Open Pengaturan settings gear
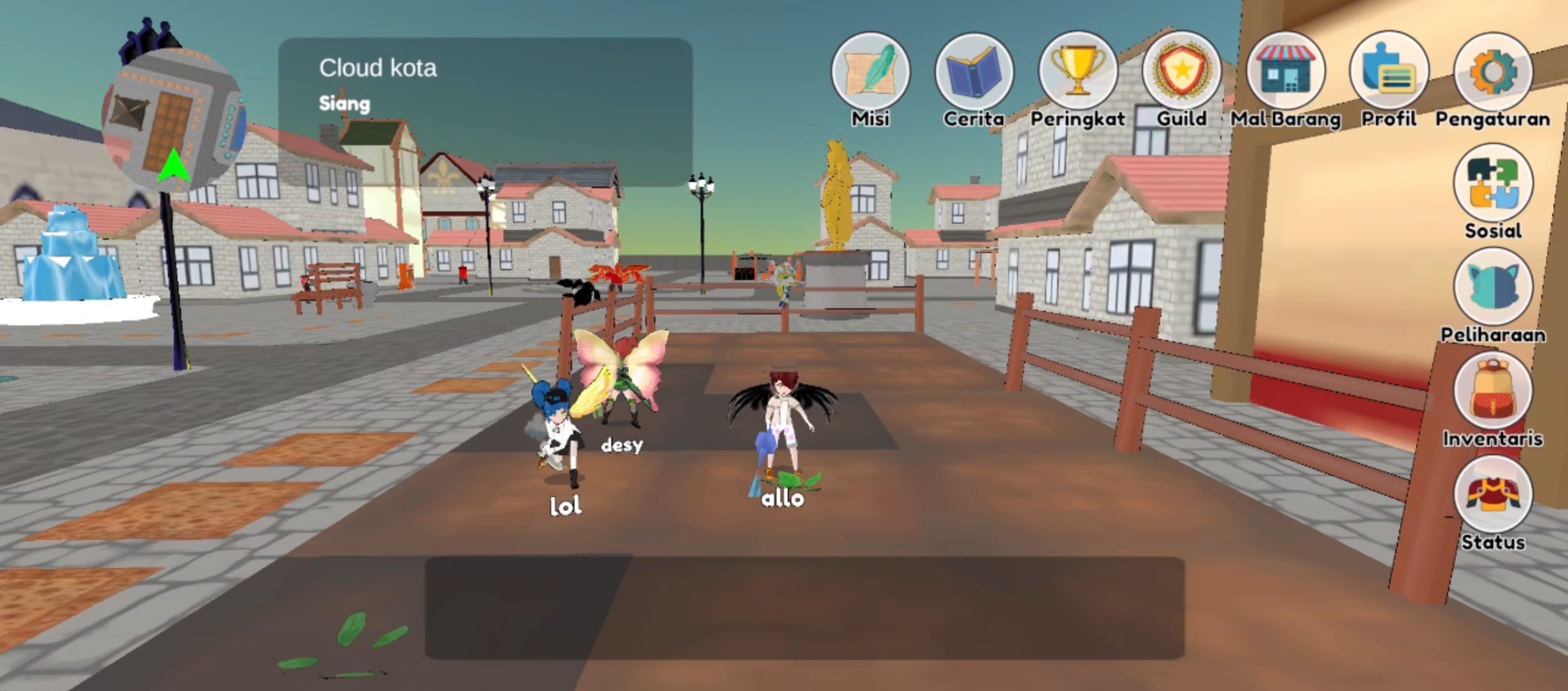 pyautogui.click(x=1493, y=72)
